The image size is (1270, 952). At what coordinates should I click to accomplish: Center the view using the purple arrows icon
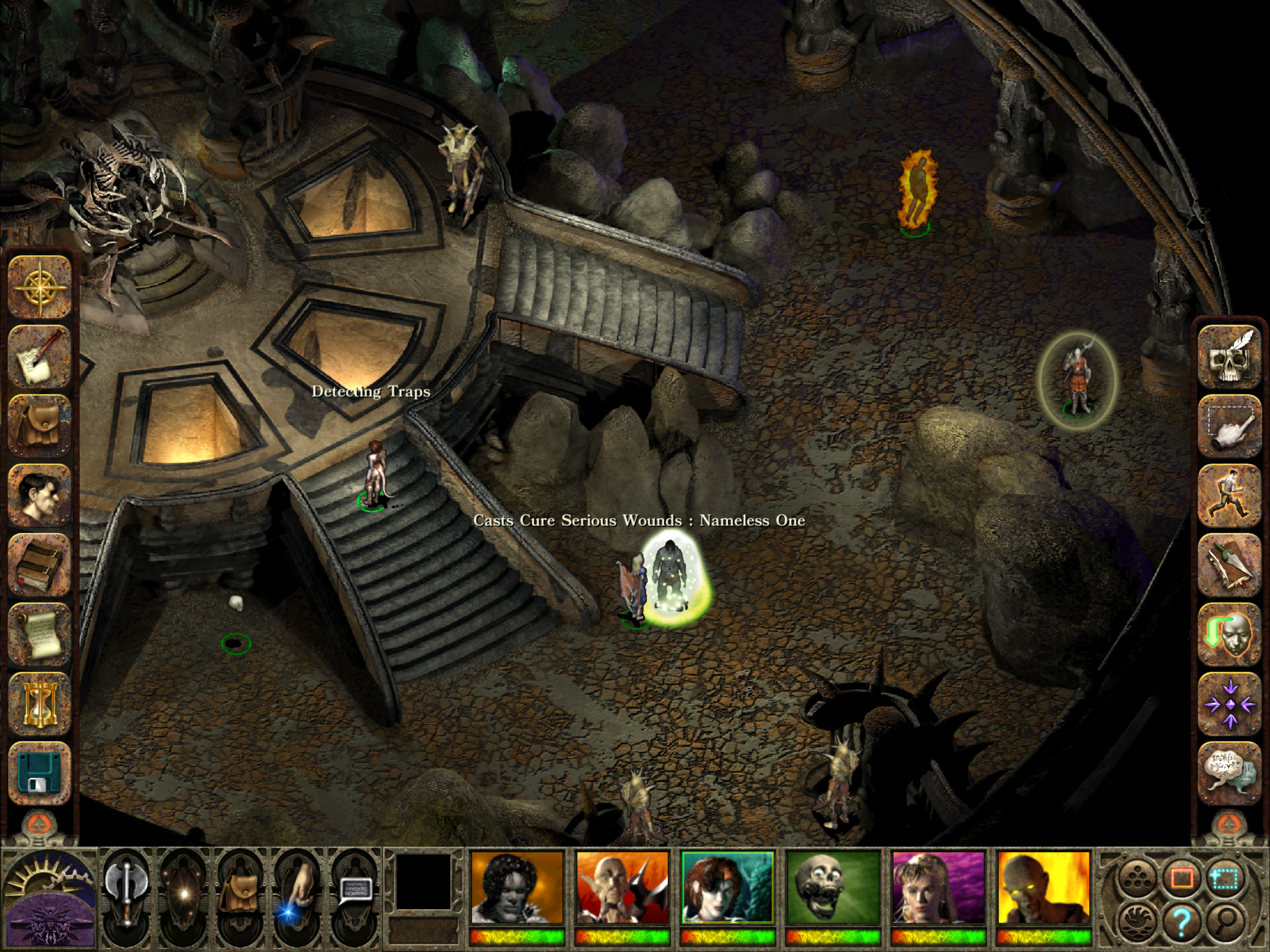(1229, 704)
